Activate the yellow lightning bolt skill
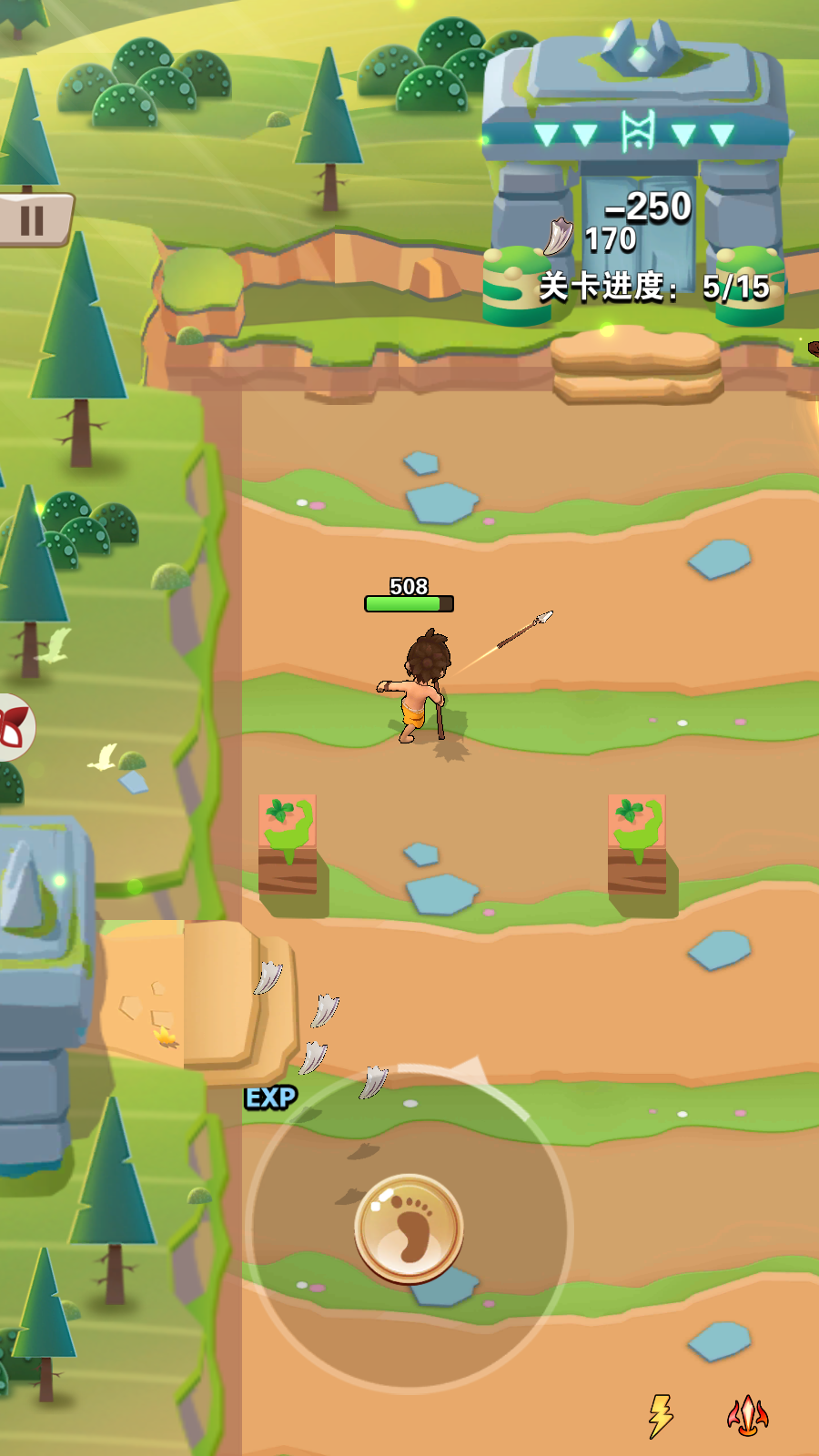 (660, 1415)
